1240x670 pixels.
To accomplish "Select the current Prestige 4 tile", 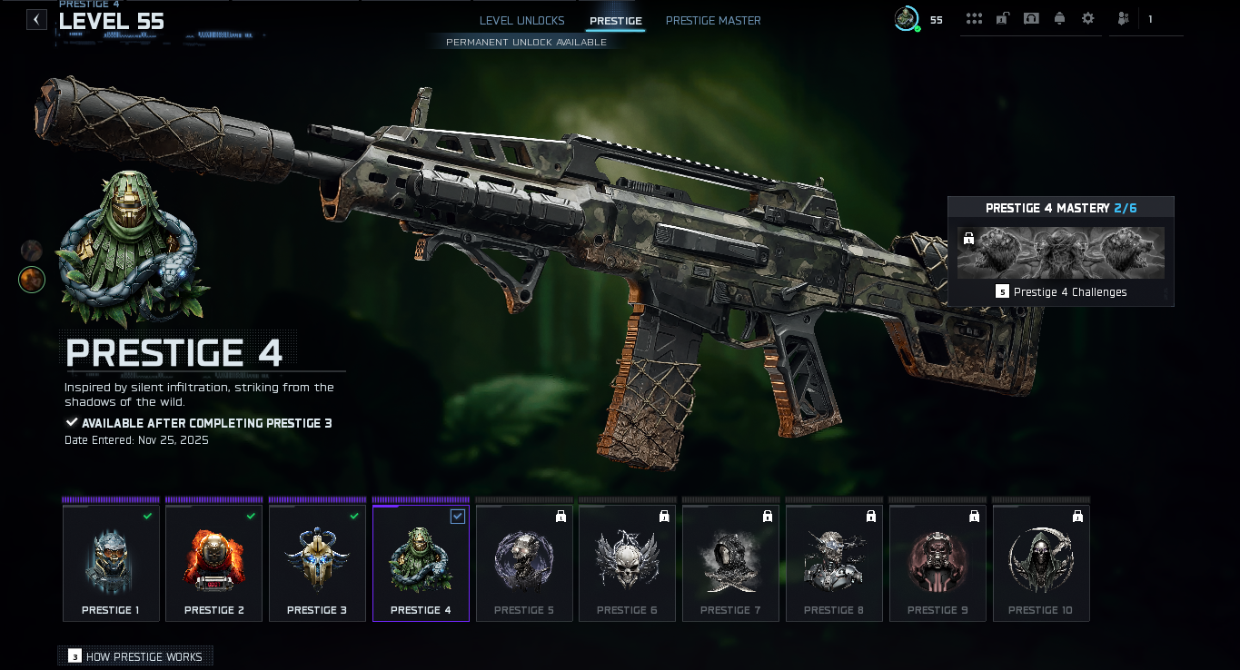I will pos(421,563).
